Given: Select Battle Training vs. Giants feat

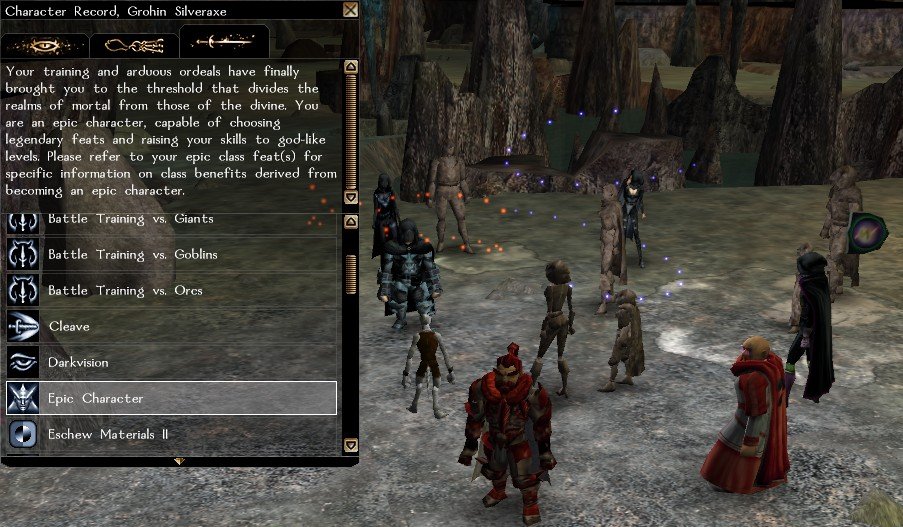Looking at the screenshot, I should click(x=170, y=219).
